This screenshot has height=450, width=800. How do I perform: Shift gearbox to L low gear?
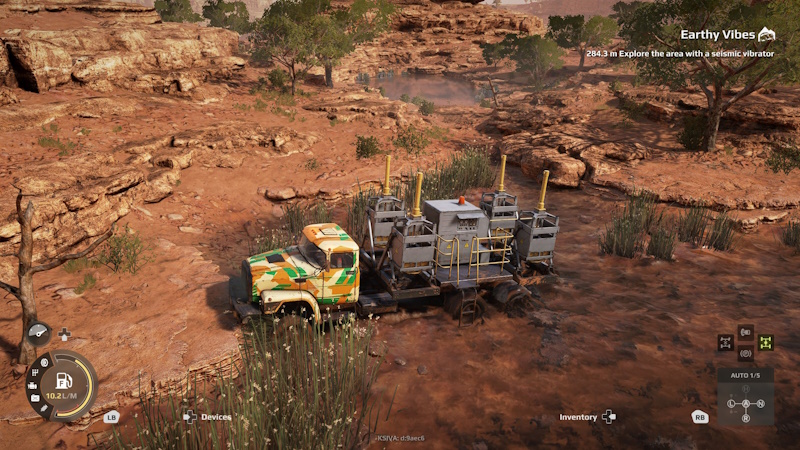pos(731,403)
